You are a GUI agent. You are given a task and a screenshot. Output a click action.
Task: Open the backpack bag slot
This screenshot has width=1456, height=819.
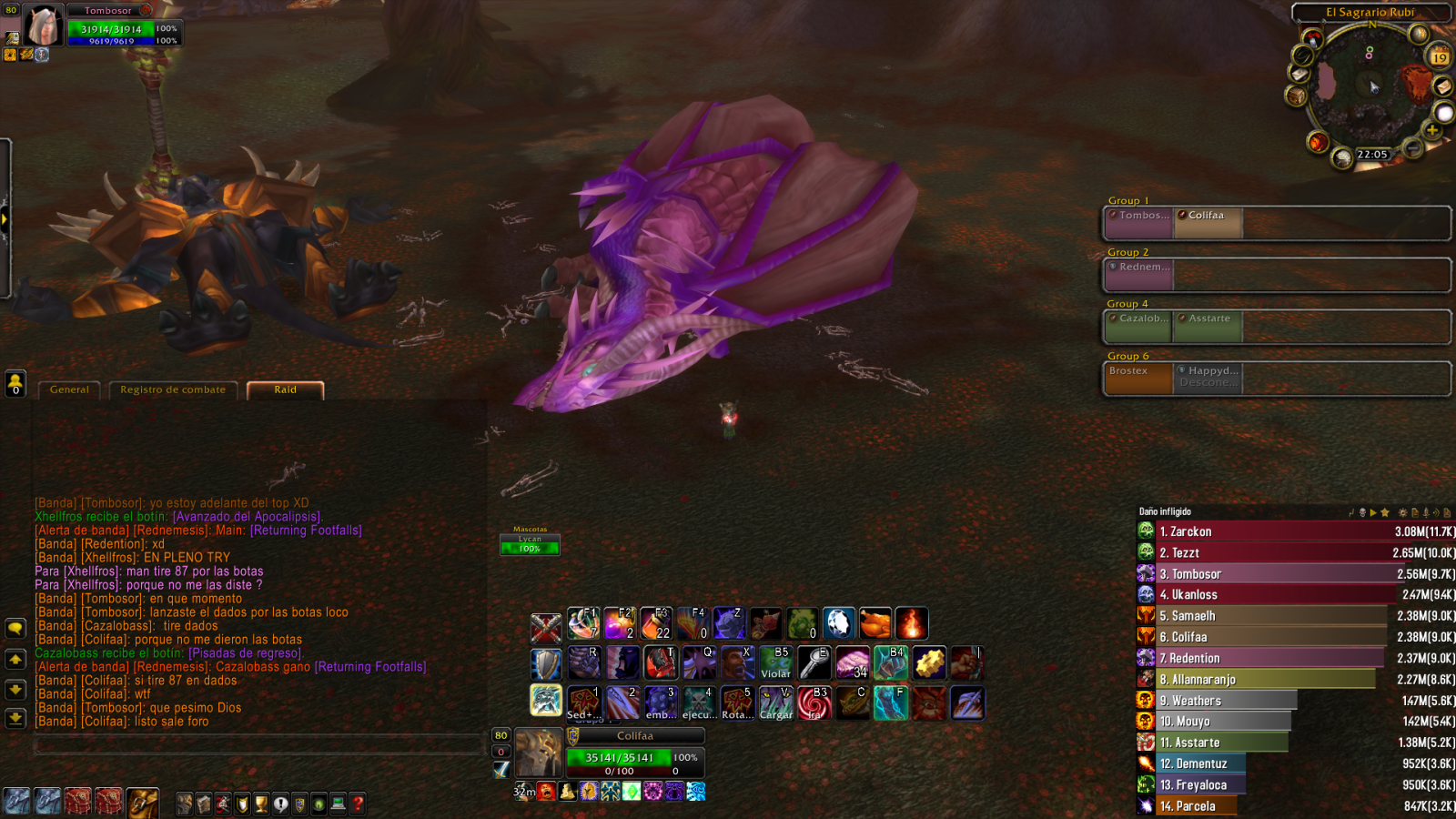click(x=143, y=802)
